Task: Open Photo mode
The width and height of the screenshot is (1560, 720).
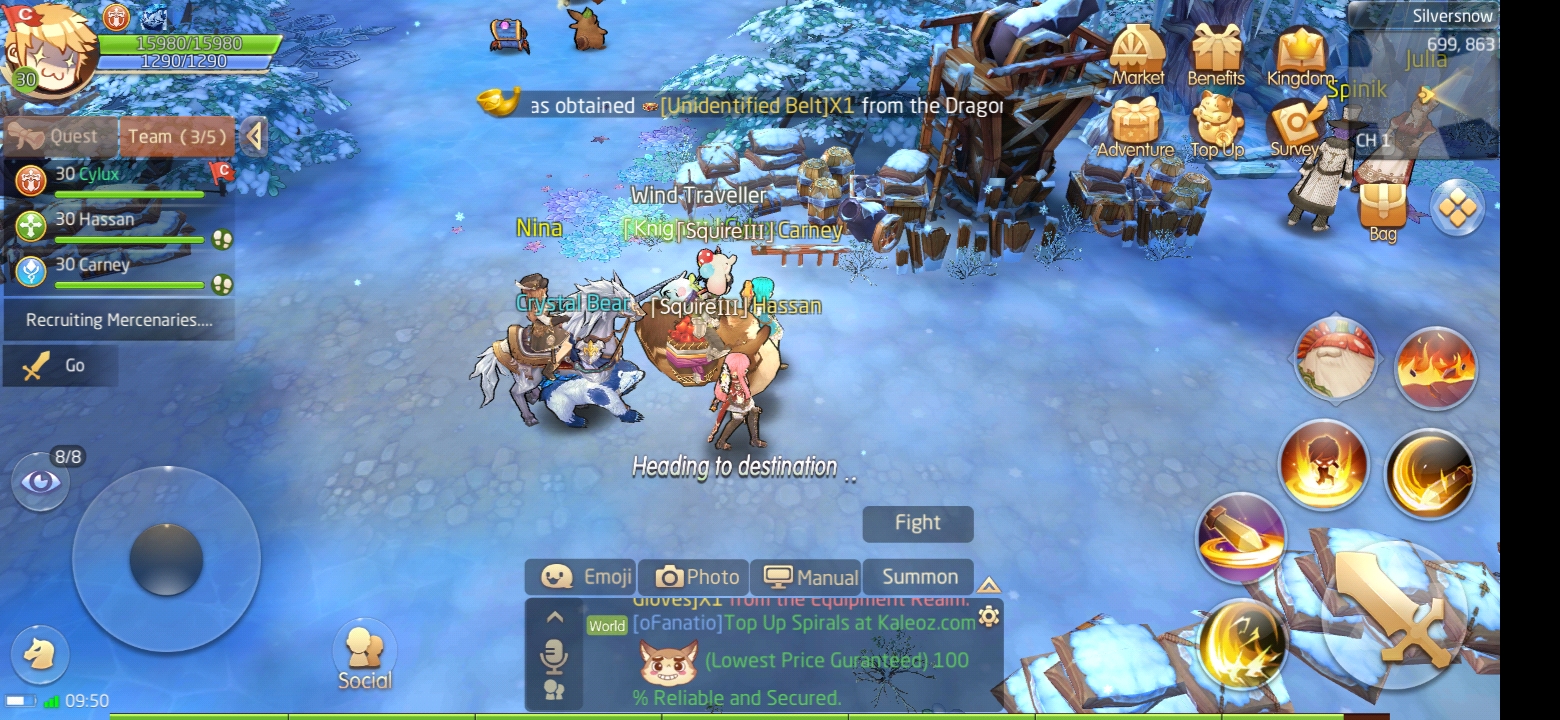Action: [x=697, y=577]
